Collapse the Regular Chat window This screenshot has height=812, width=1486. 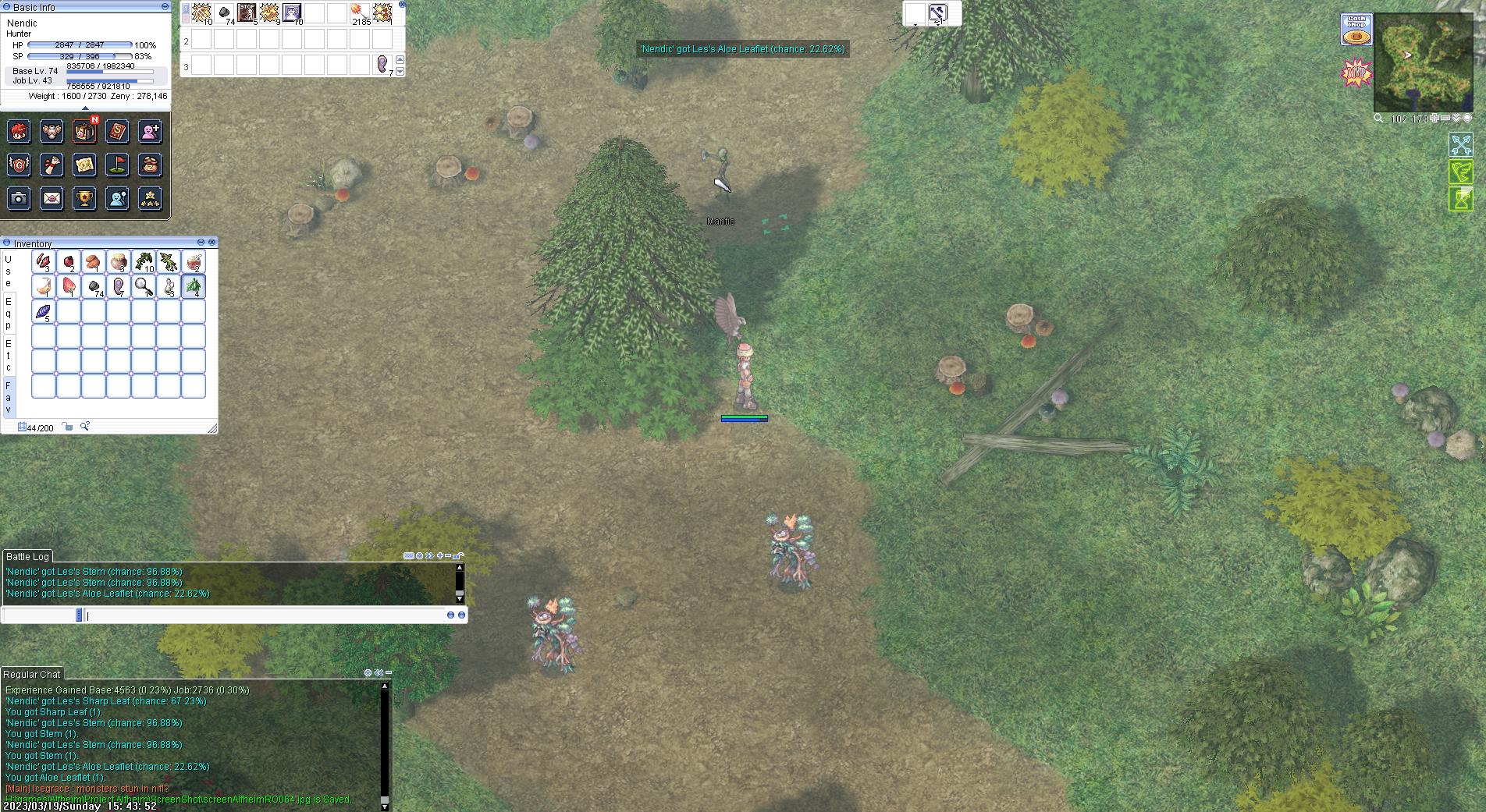click(x=389, y=672)
